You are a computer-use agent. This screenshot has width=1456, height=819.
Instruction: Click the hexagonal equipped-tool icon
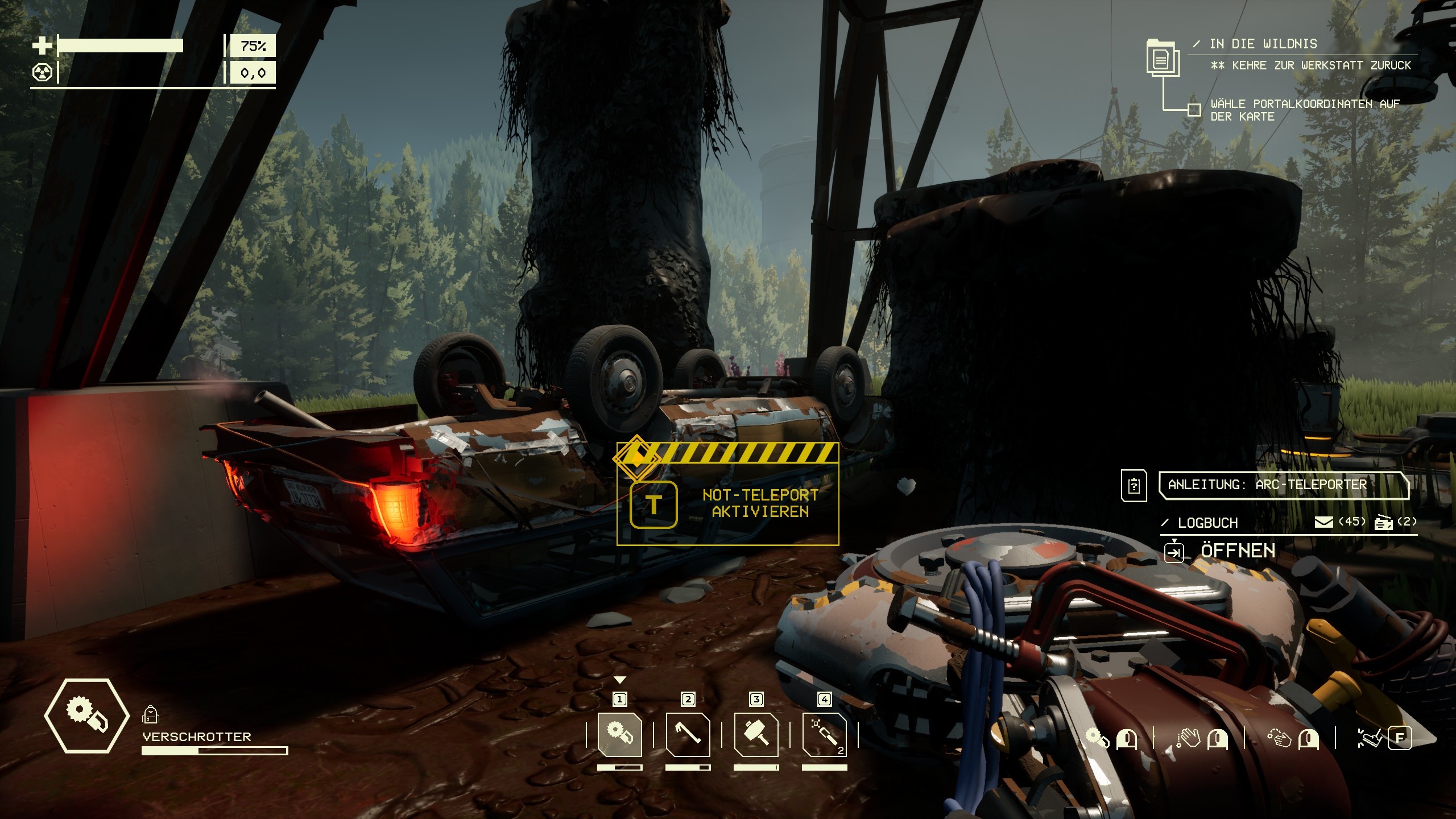[x=86, y=715]
